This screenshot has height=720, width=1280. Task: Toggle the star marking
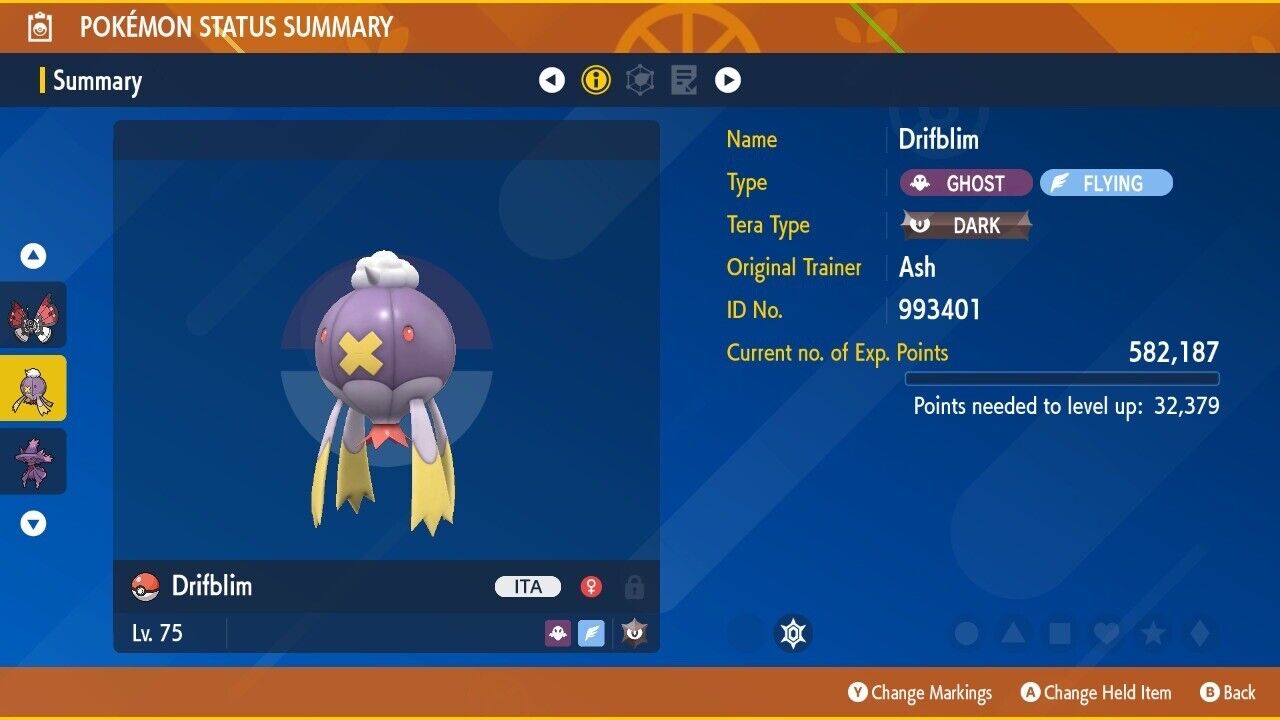(x=1153, y=633)
